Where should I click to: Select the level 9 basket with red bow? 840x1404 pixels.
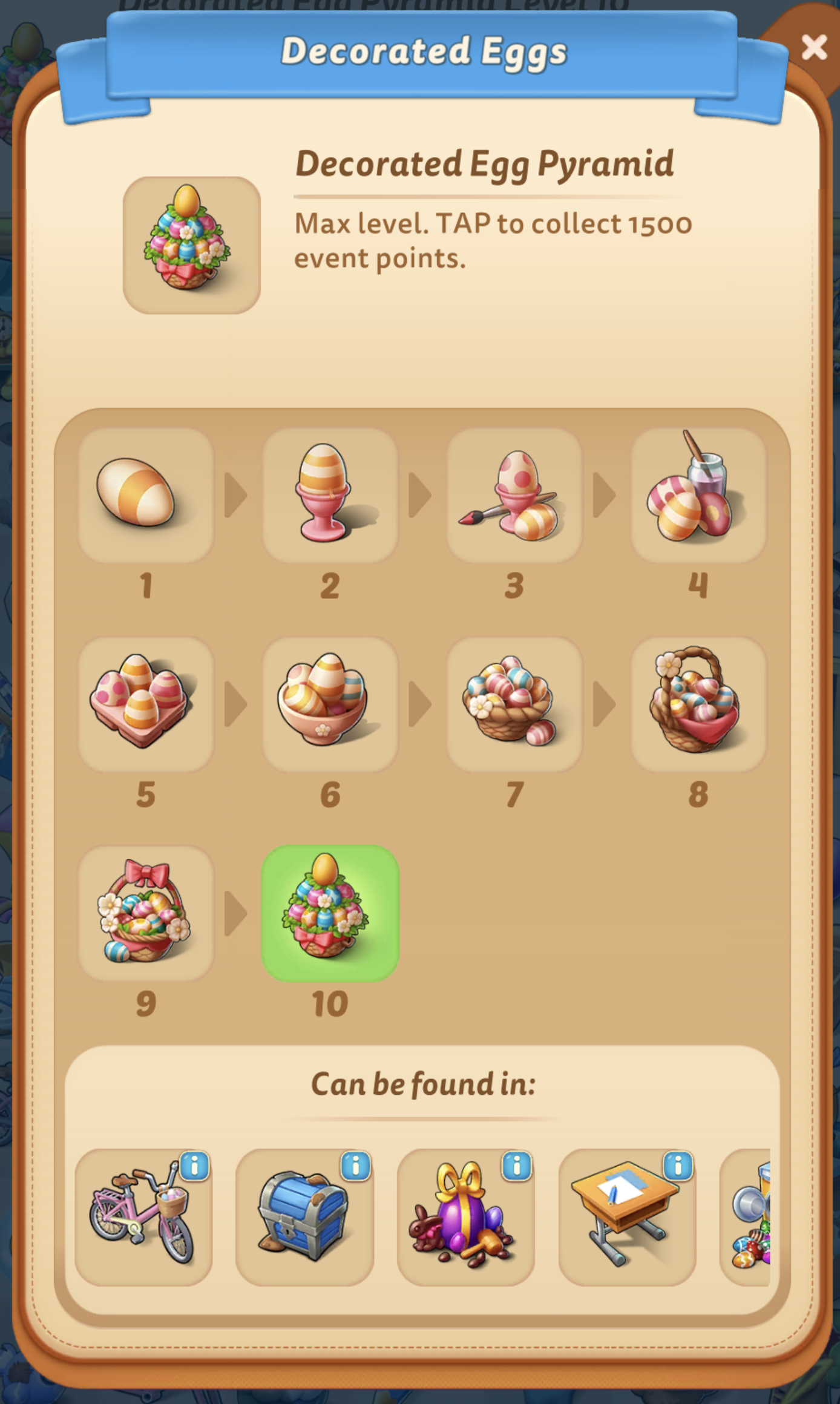point(147,915)
